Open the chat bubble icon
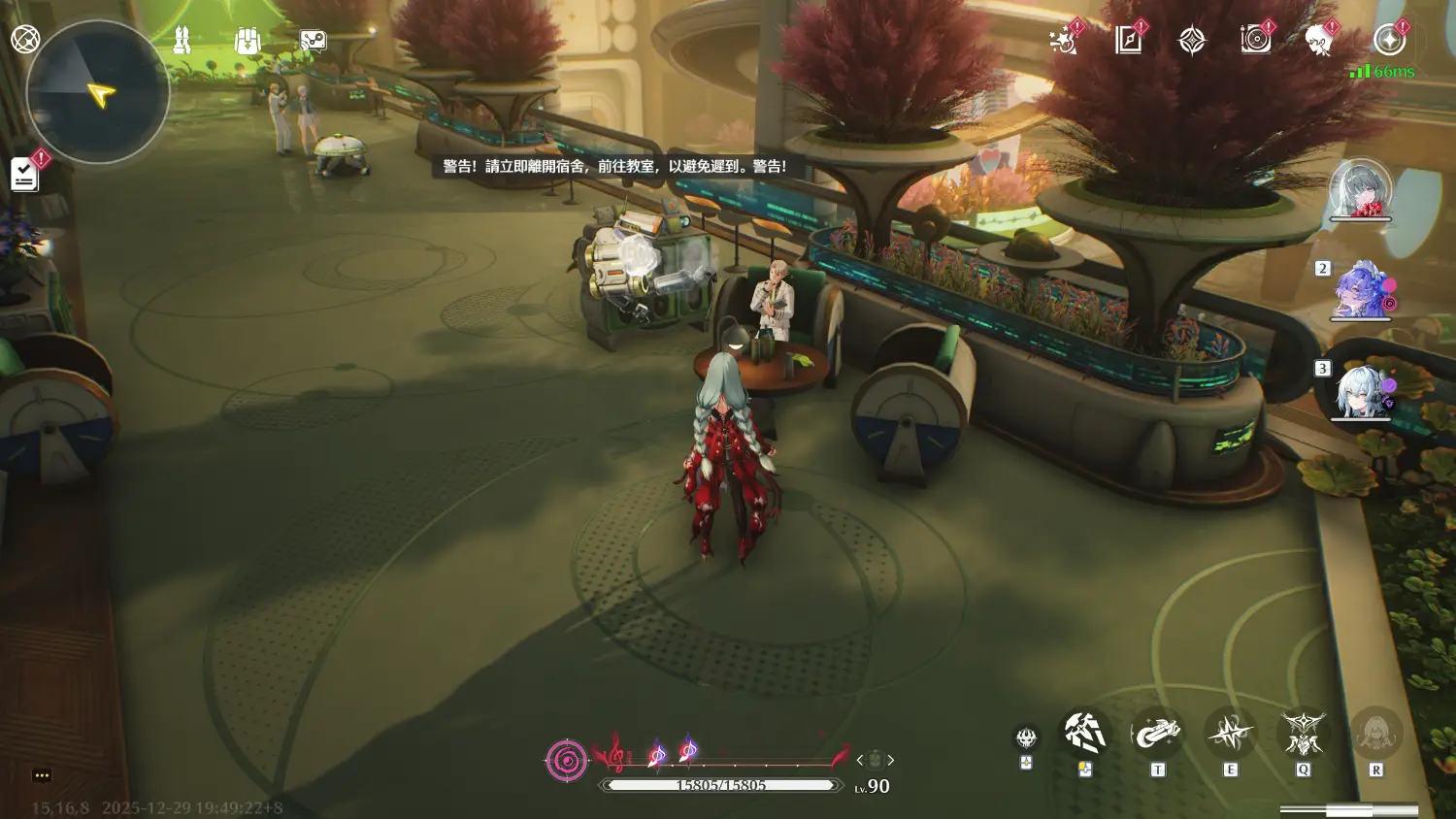This screenshot has height=819, width=1456. (x=42, y=775)
